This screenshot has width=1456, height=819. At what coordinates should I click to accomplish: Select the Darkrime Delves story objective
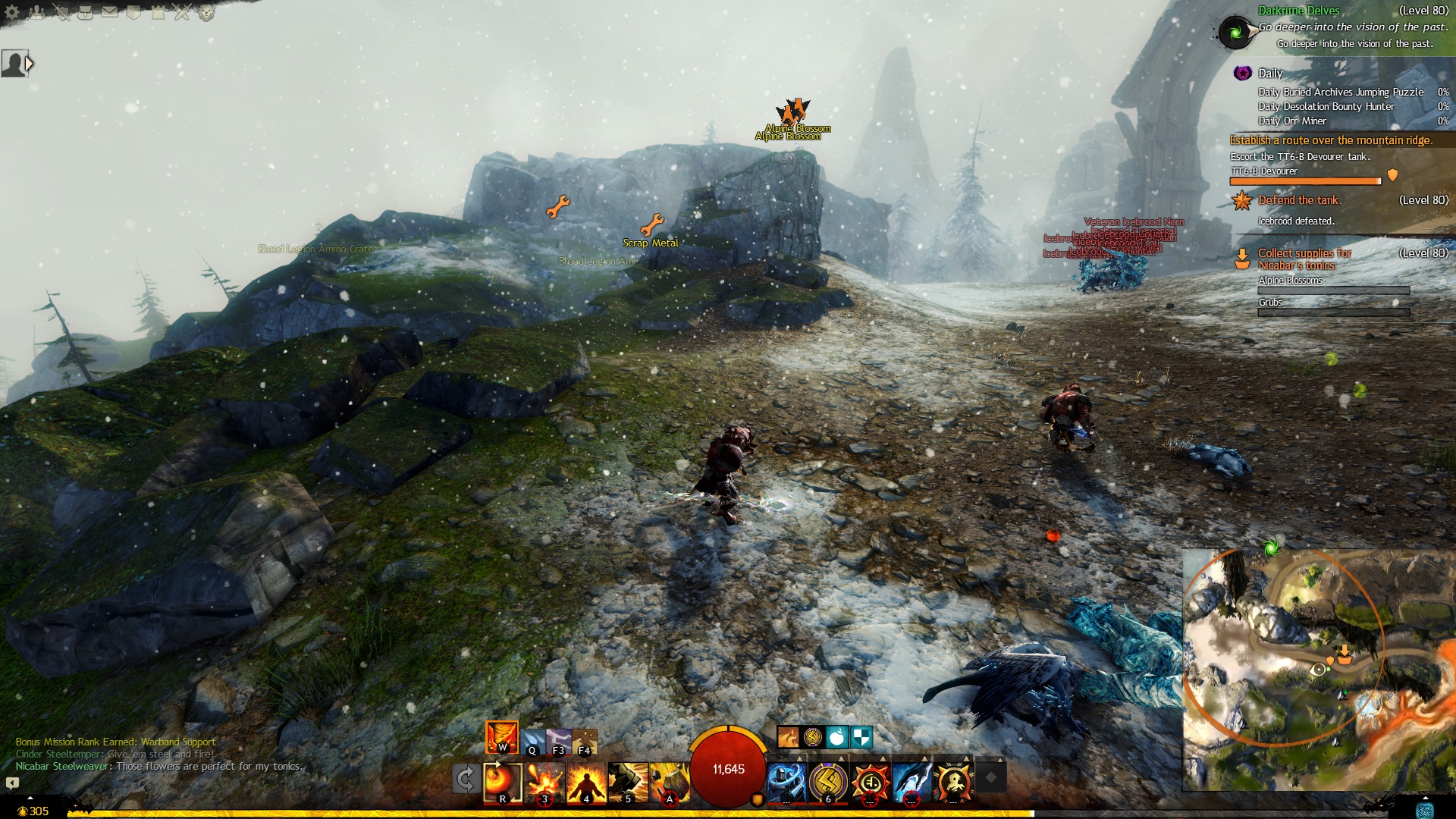pos(1298,11)
